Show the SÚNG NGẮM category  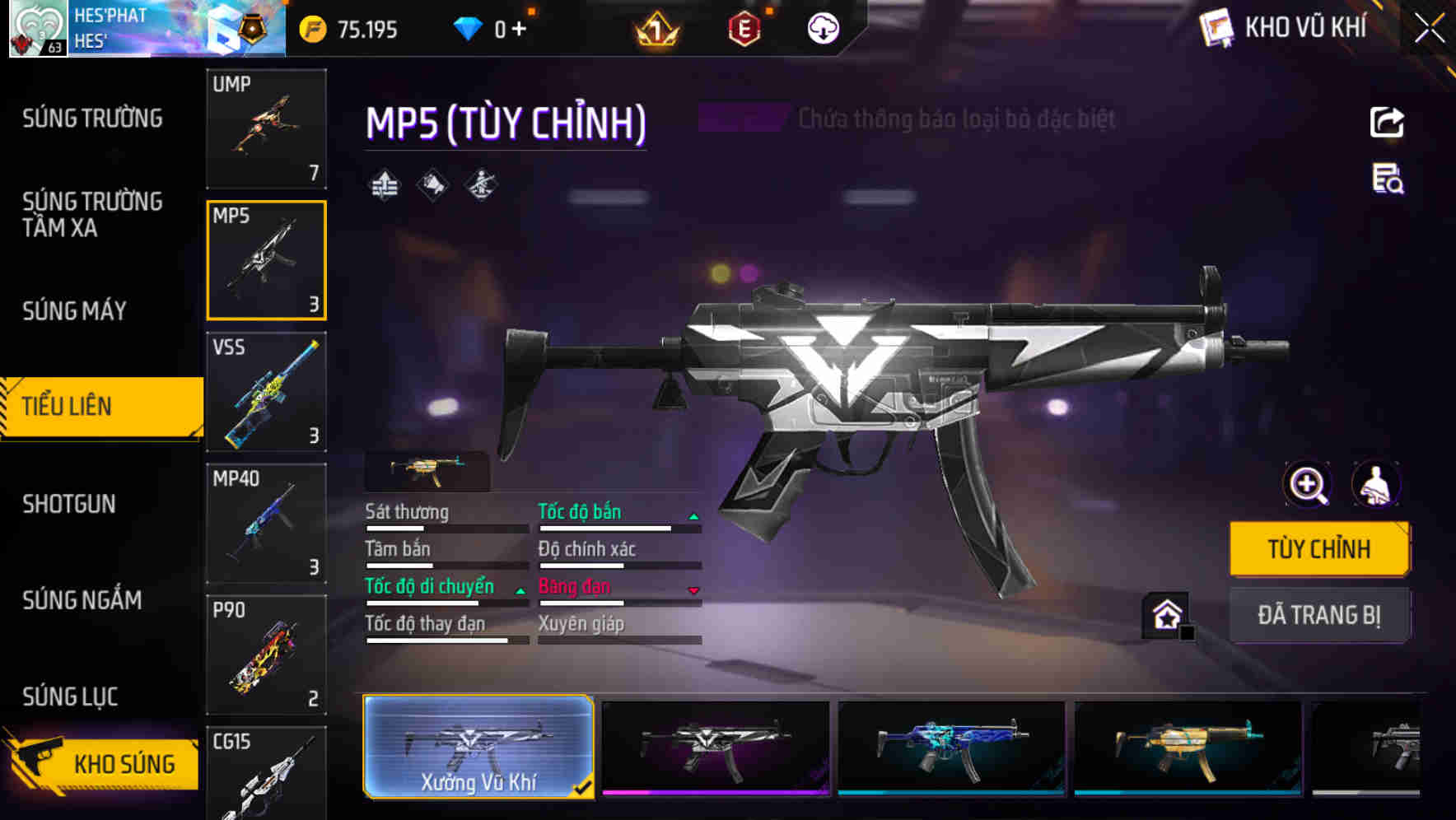click(82, 600)
